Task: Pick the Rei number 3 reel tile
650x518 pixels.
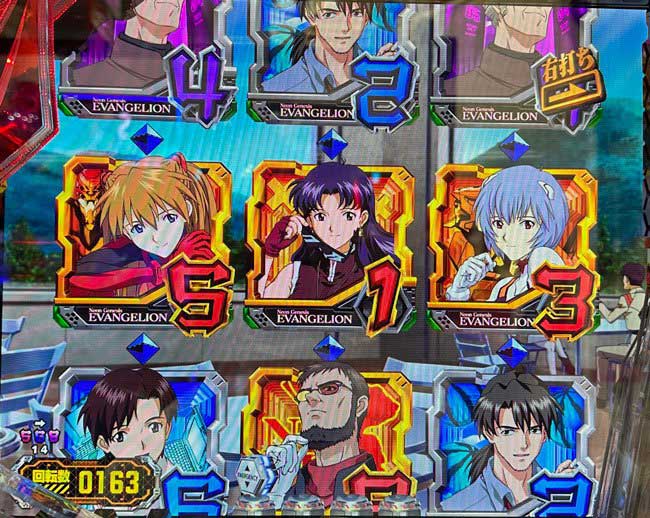Action: [513, 243]
